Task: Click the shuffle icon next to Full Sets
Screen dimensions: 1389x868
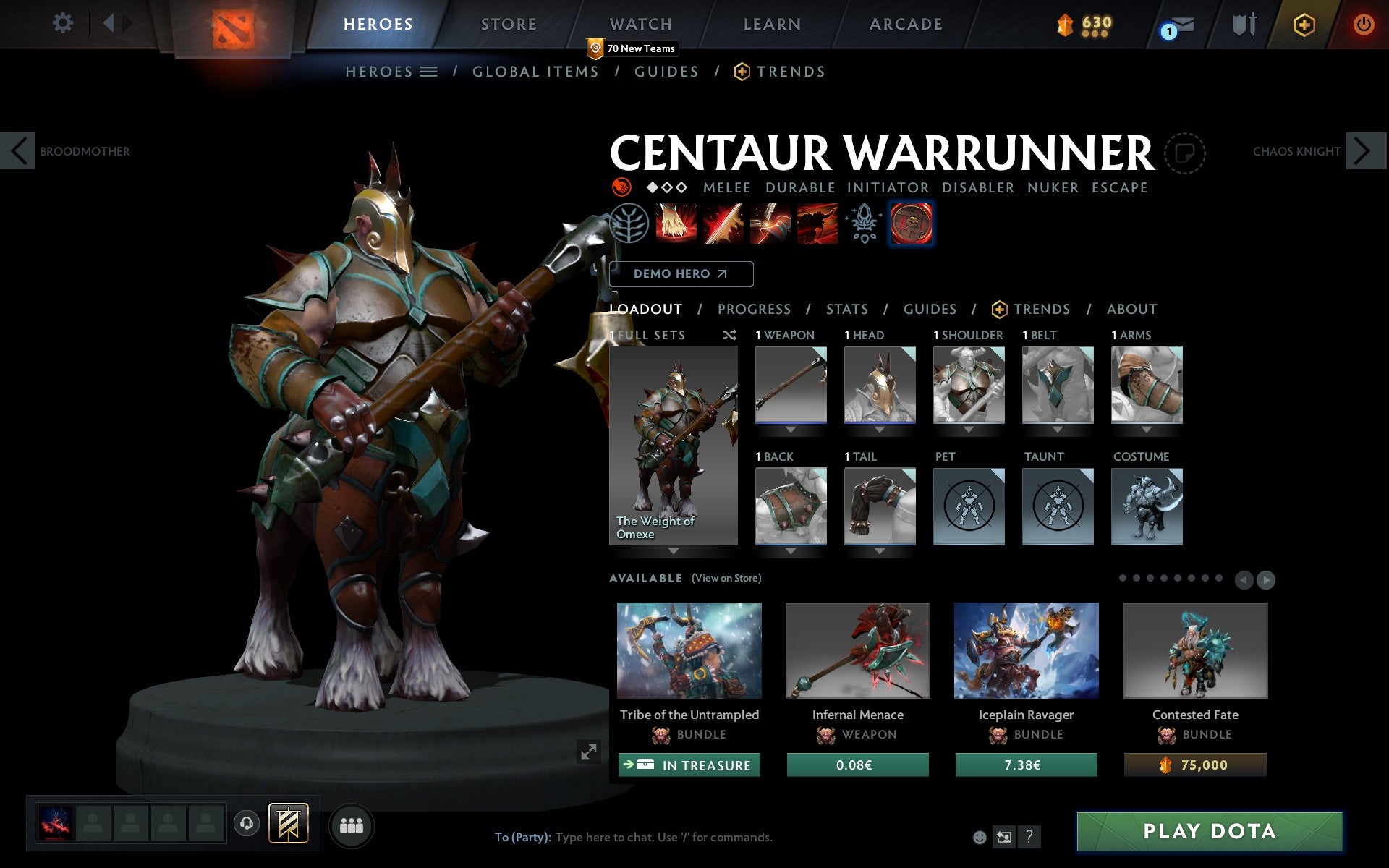Action: click(730, 335)
